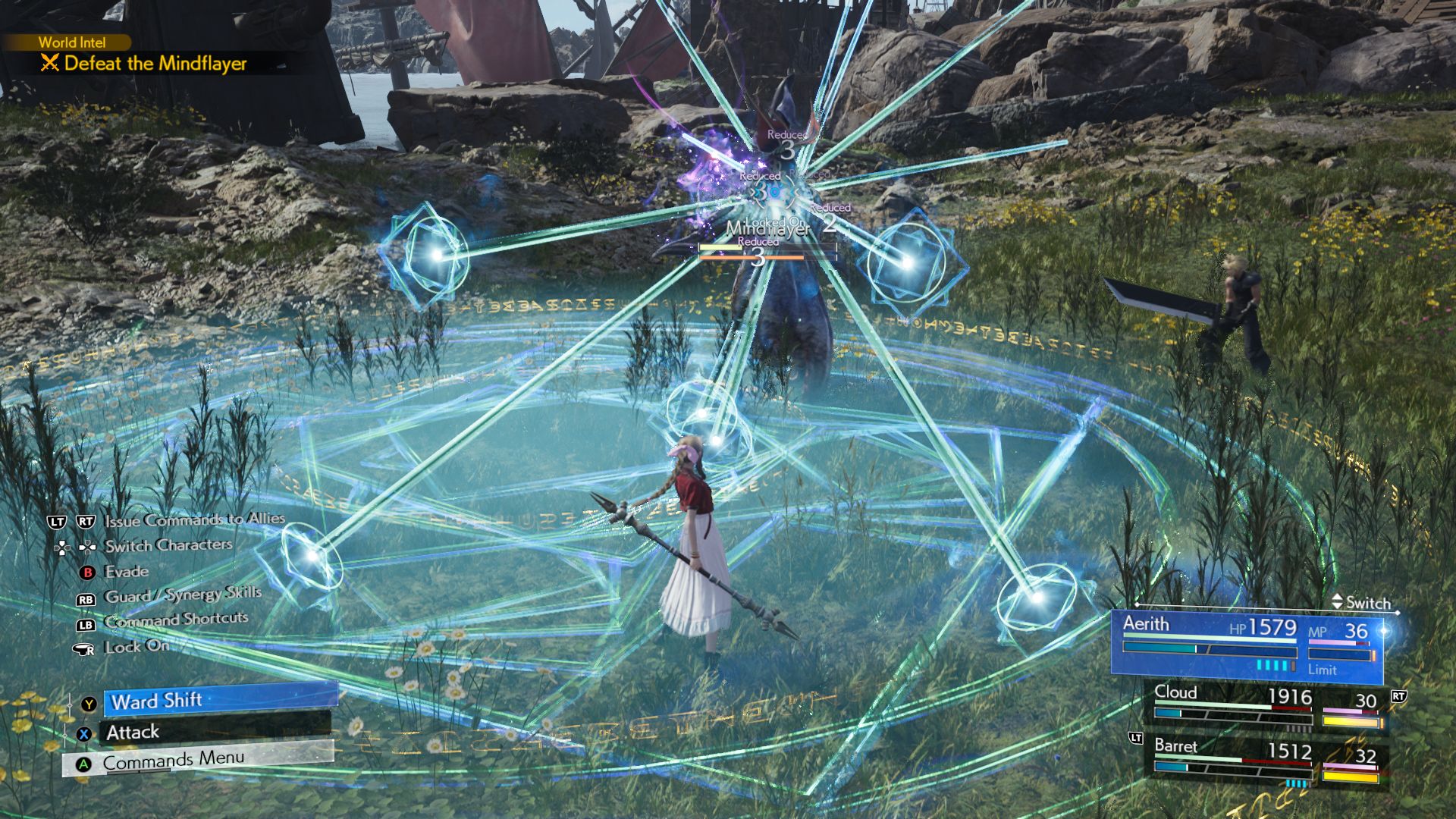
Task: Open the Defeat the Mindflayer objective
Action: 155,64
